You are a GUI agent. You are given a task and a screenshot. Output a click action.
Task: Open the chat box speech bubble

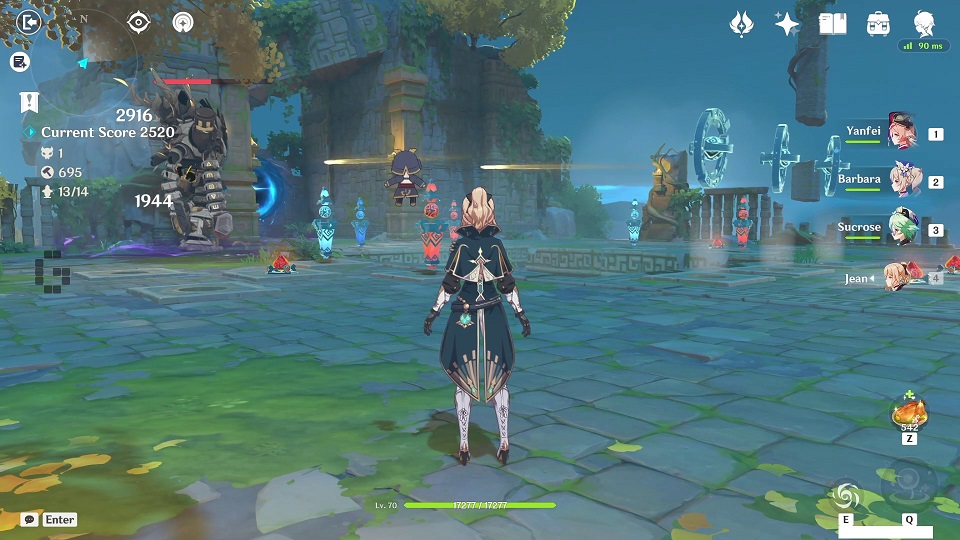coord(30,519)
